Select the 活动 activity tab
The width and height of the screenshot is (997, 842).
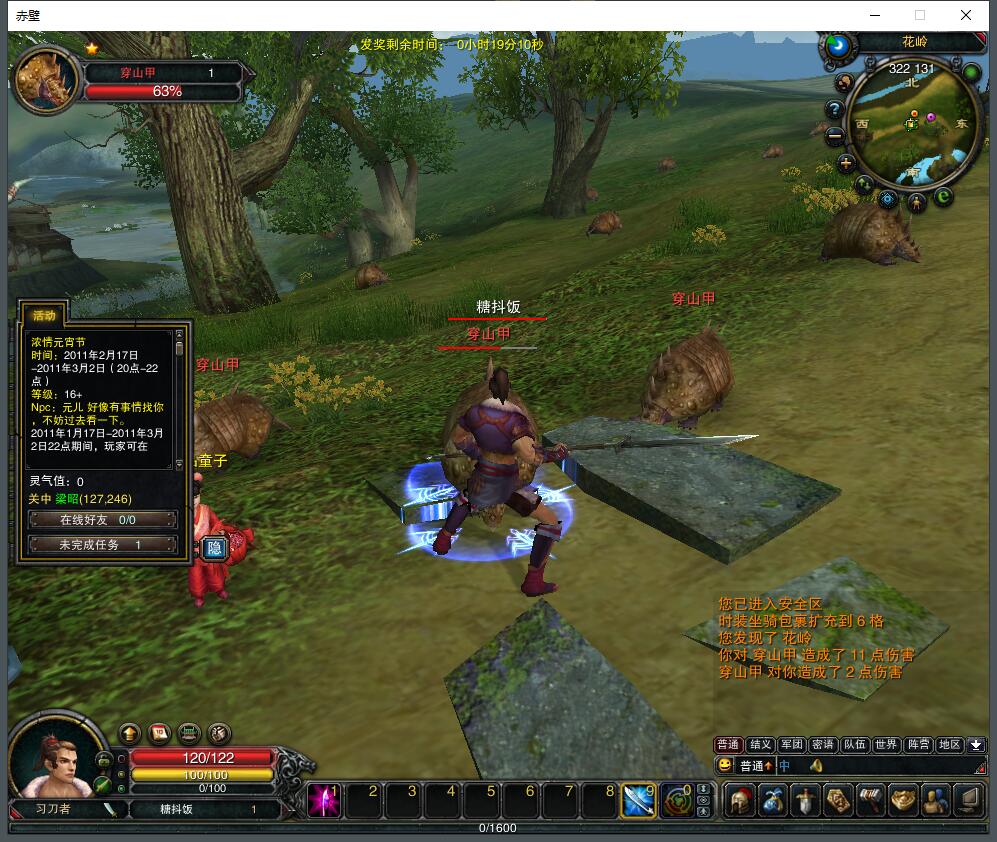click(x=45, y=315)
